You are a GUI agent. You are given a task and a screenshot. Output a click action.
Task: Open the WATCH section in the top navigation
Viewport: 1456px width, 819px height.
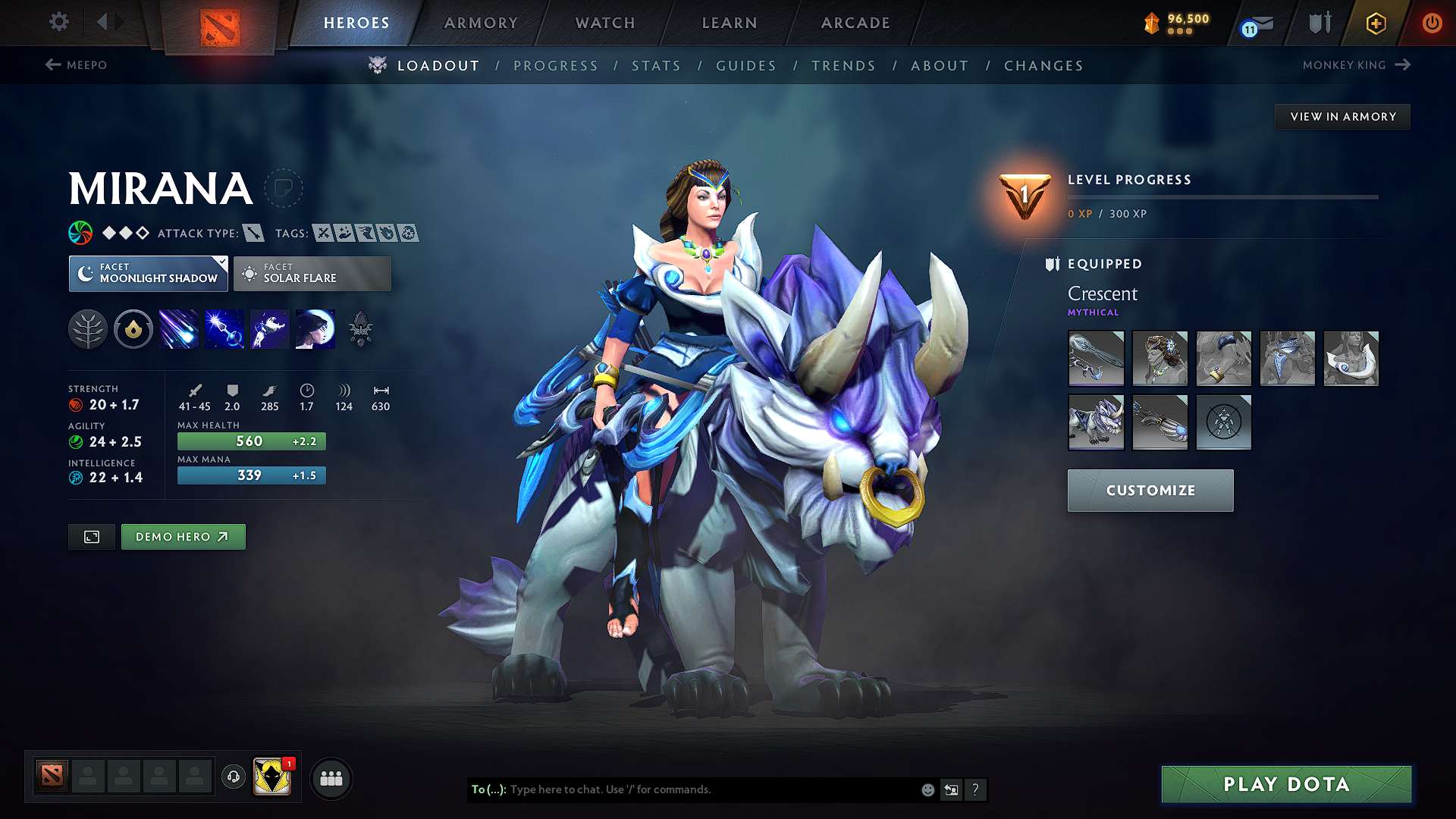(604, 23)
